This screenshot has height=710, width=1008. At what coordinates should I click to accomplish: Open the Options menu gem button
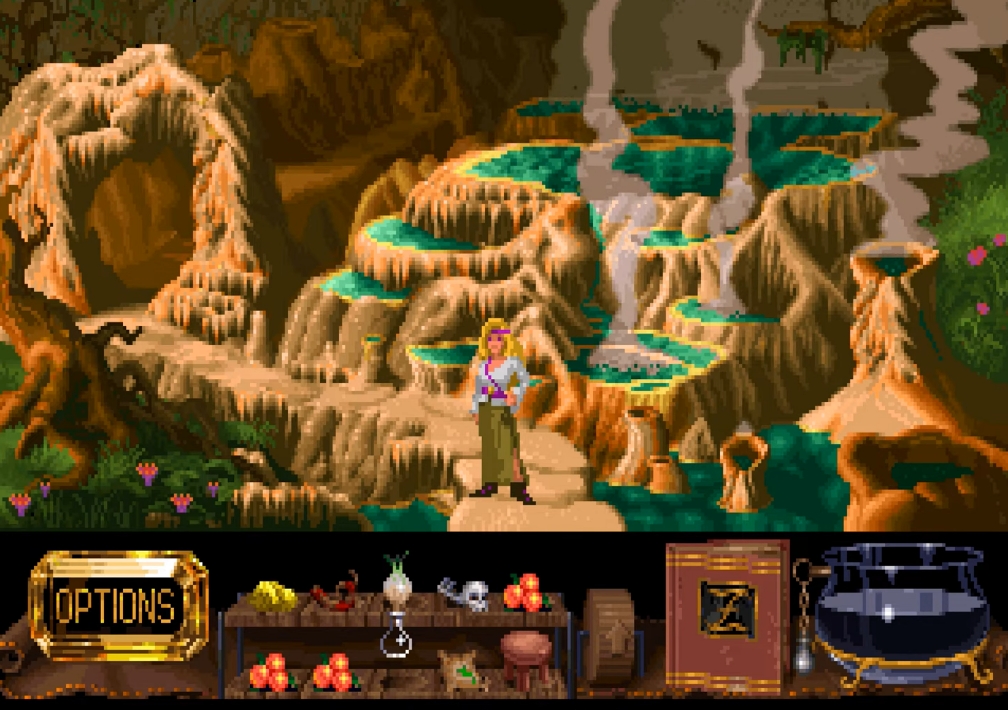click(118, 605)
